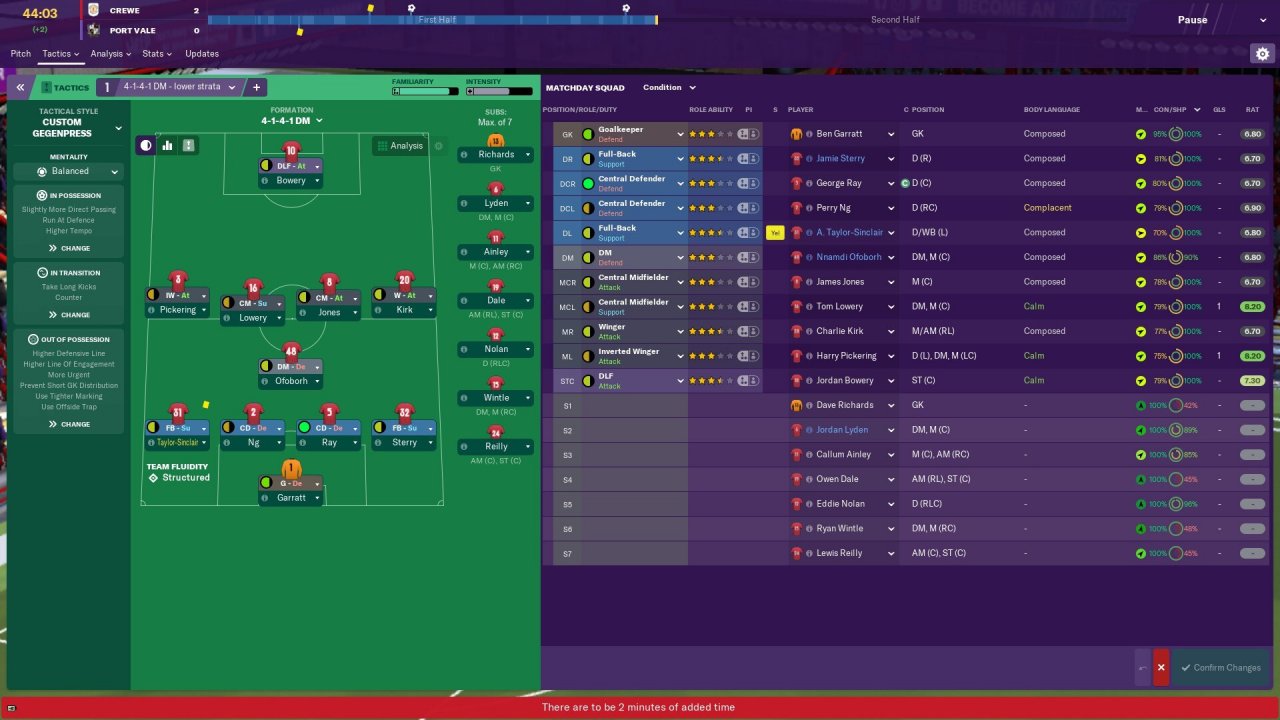Select substitute Jordan Lyden in squad list
1280x720 pixels.
coord(840,430)
